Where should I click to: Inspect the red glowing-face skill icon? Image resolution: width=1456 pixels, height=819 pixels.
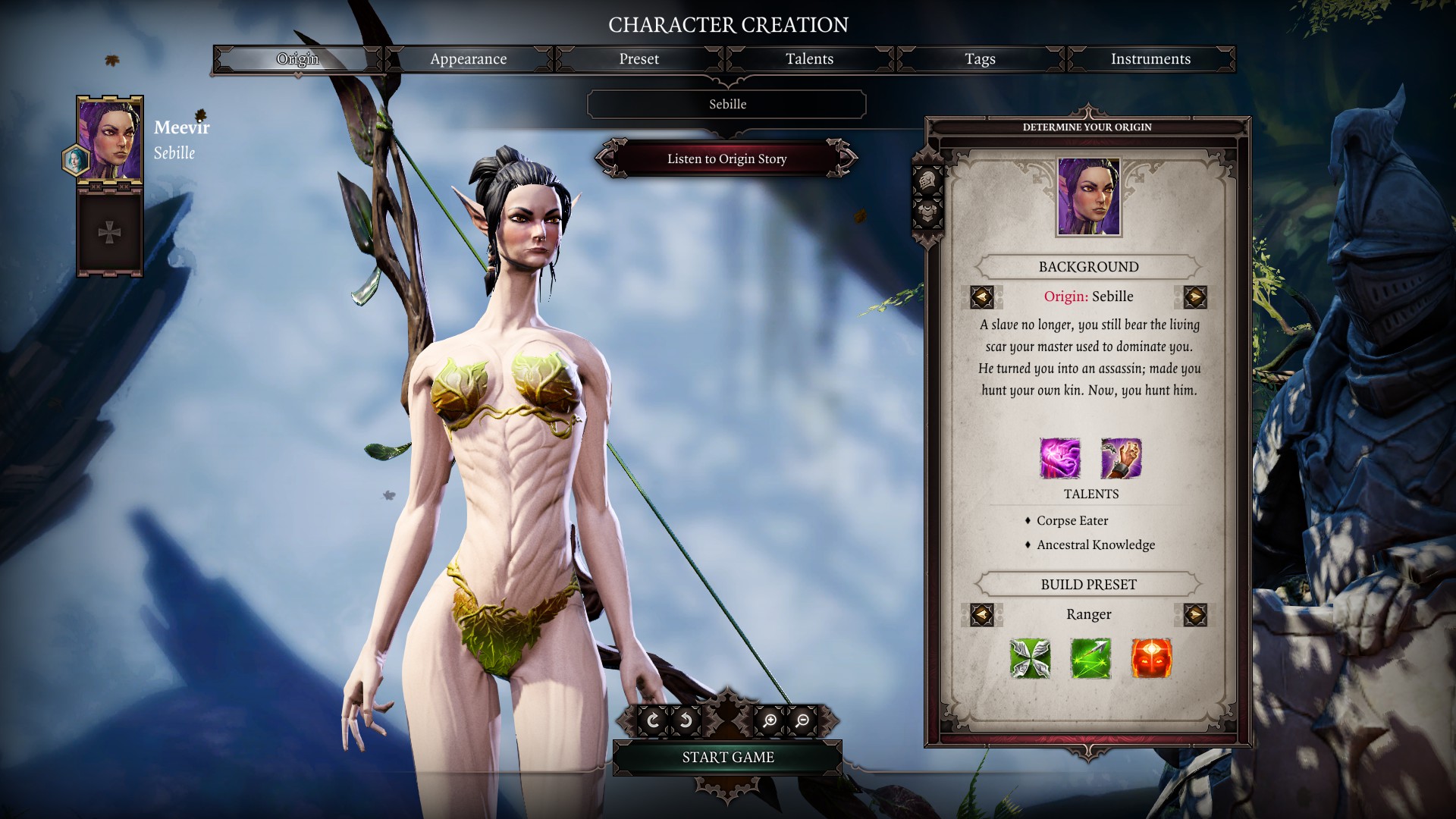click(x=1151, y=657)
